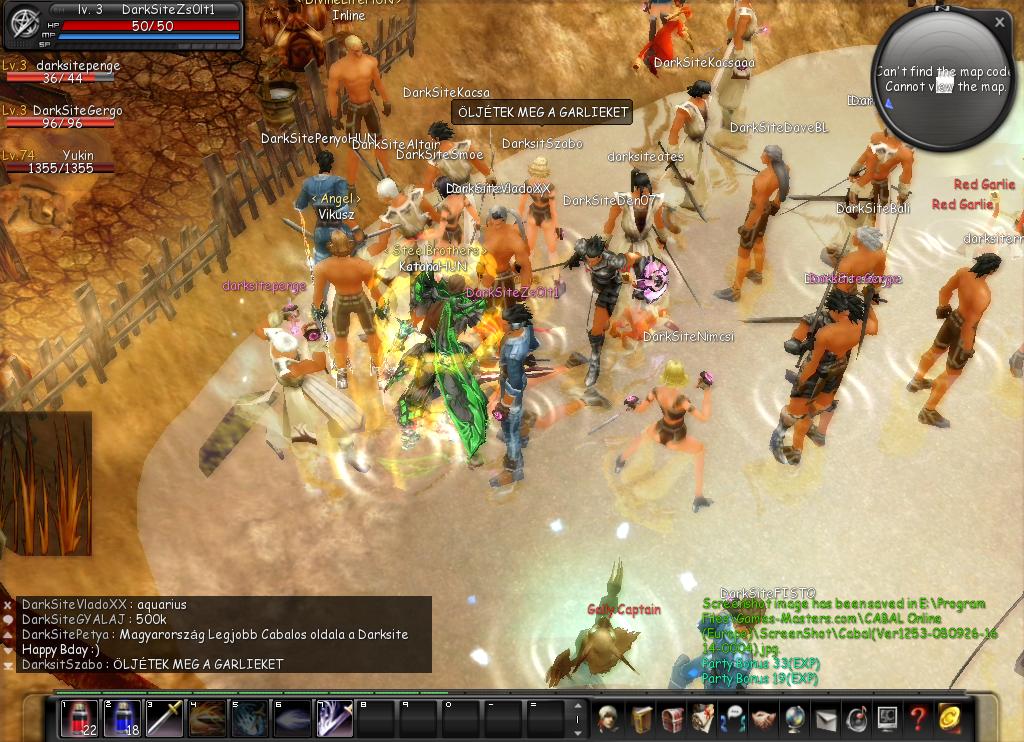The image size is (1024, 742).
Task: Open the treasure chest inventory icon
Action: point(671,718)
